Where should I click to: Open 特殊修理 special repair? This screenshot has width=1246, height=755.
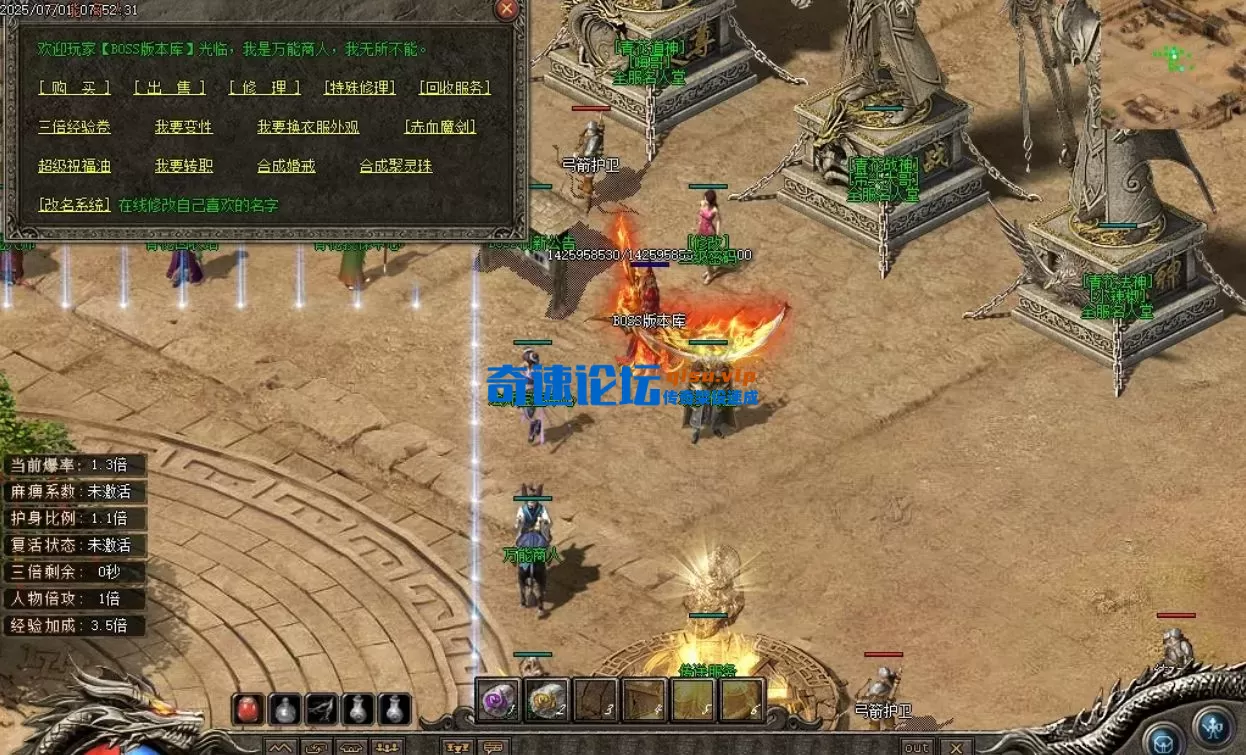pyautogui.click(x=360, y=88)
